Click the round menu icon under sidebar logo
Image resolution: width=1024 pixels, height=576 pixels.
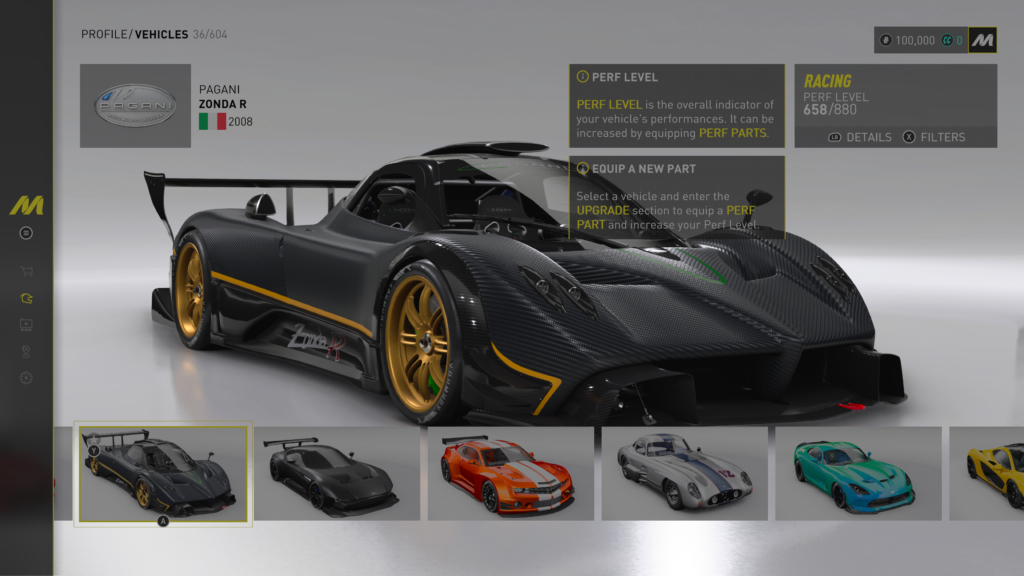pyautogui.click(x=26, y=233)
